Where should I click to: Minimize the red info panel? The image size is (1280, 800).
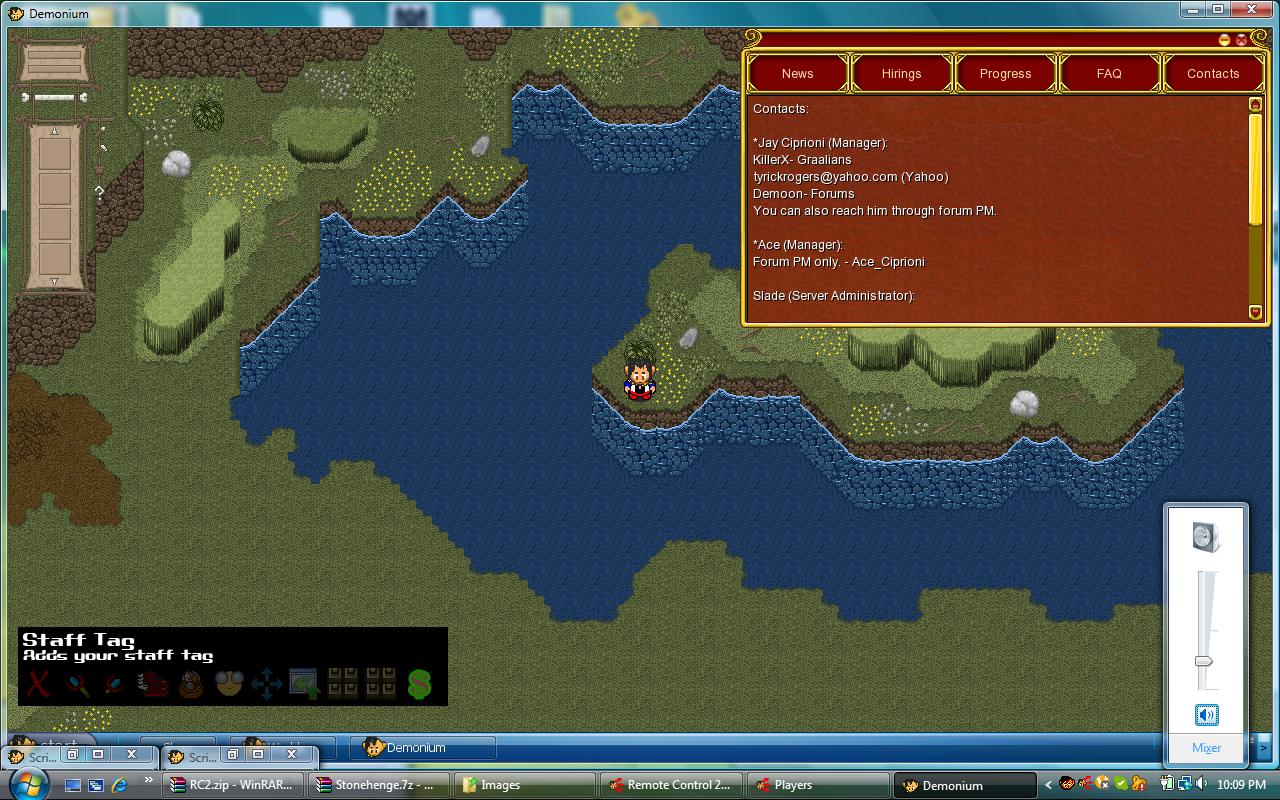click(x=1224, y=40)
